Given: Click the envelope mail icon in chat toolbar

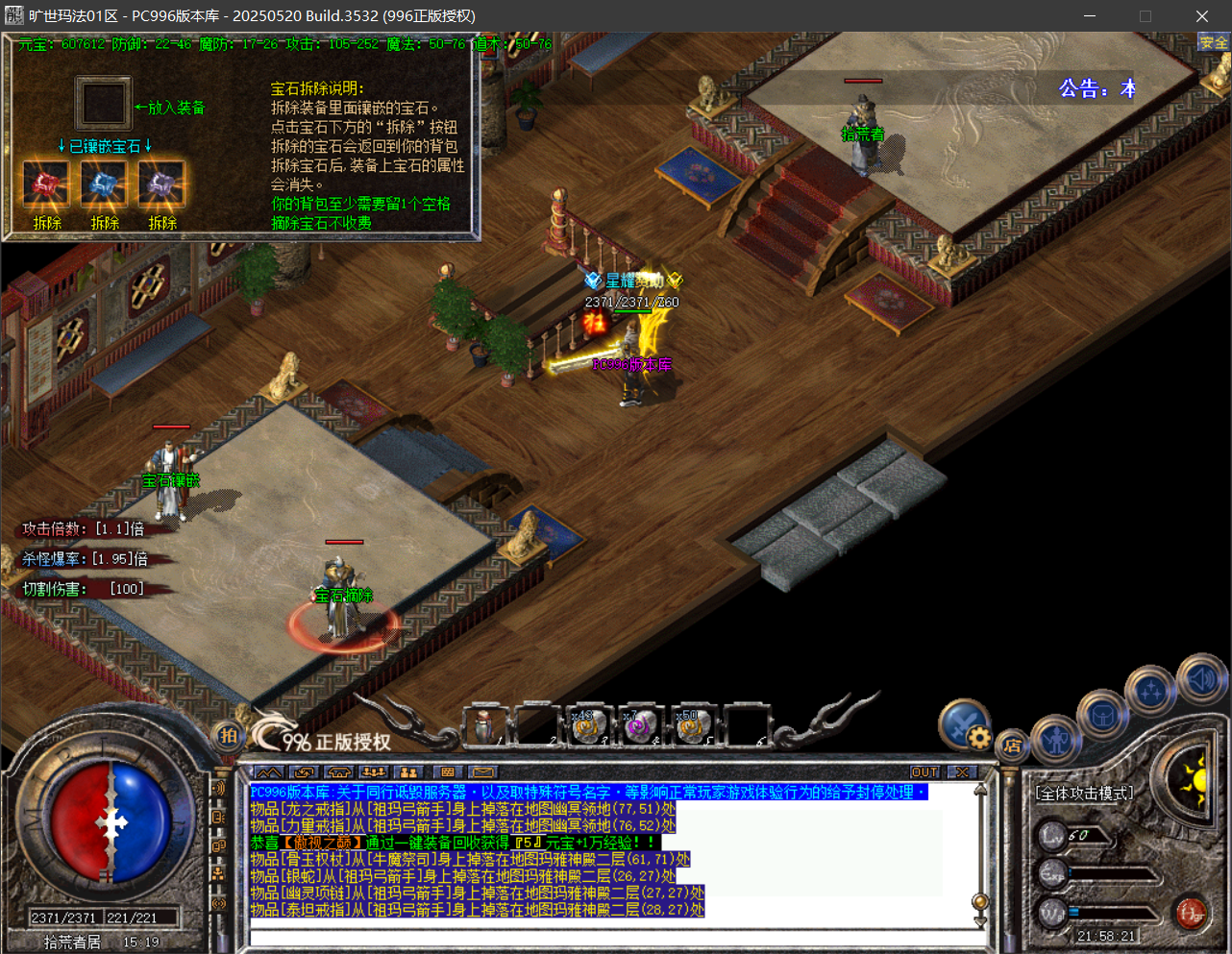Looking at the screenshot, I should pos(482,772).
